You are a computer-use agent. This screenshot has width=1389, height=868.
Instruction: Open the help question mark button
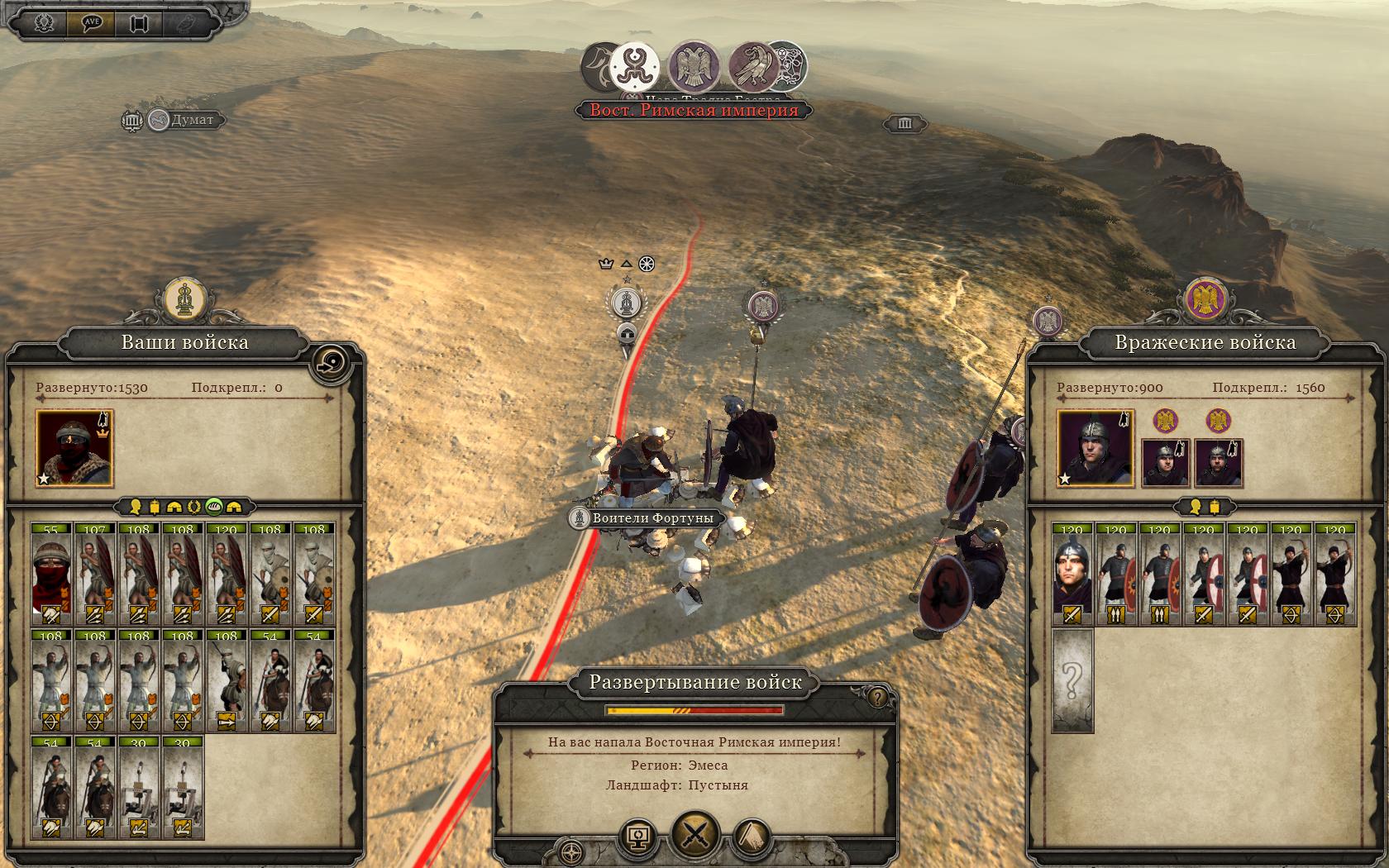click(877, 698)
